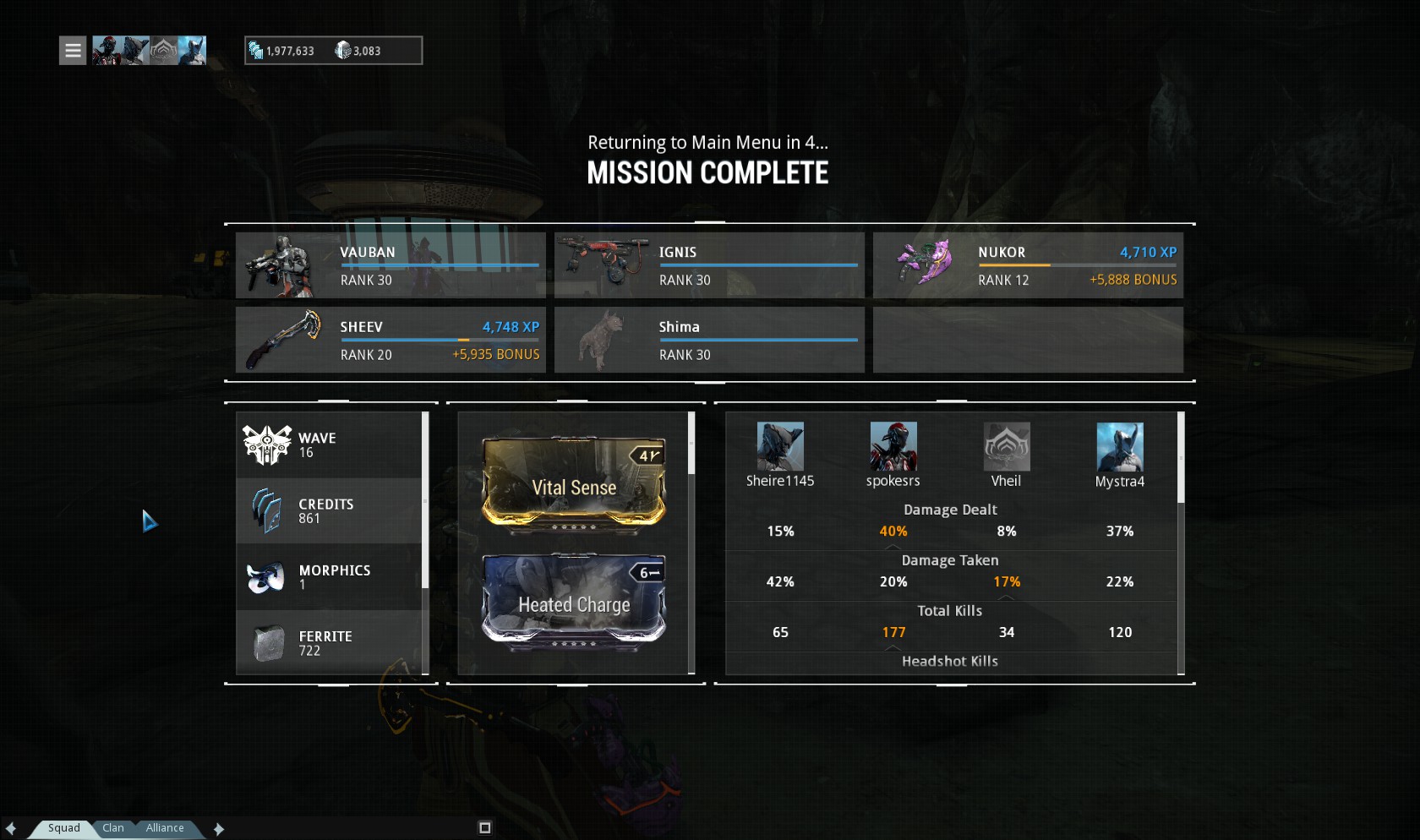This screenshot has width=1420, height=840.
Task: Select the Heated Charge mod card
Action: (x=574, y=602)
